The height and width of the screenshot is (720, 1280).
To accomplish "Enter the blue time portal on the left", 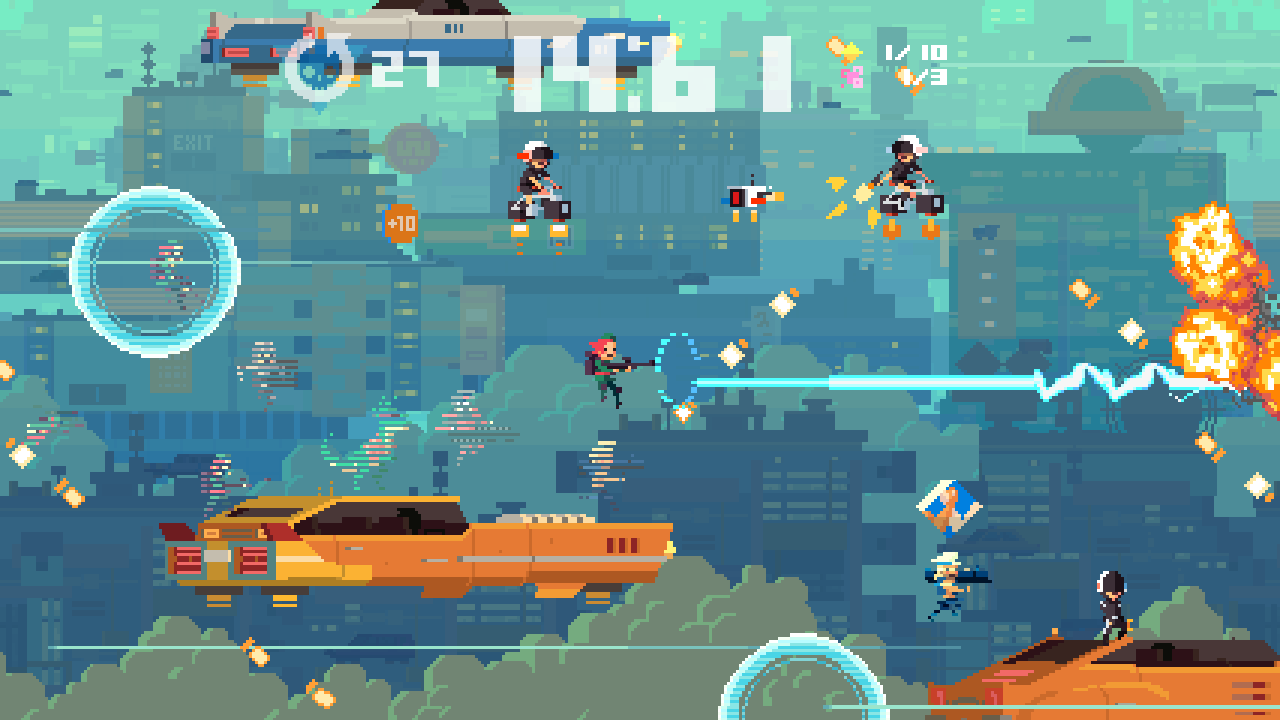I will click(155, 270).
